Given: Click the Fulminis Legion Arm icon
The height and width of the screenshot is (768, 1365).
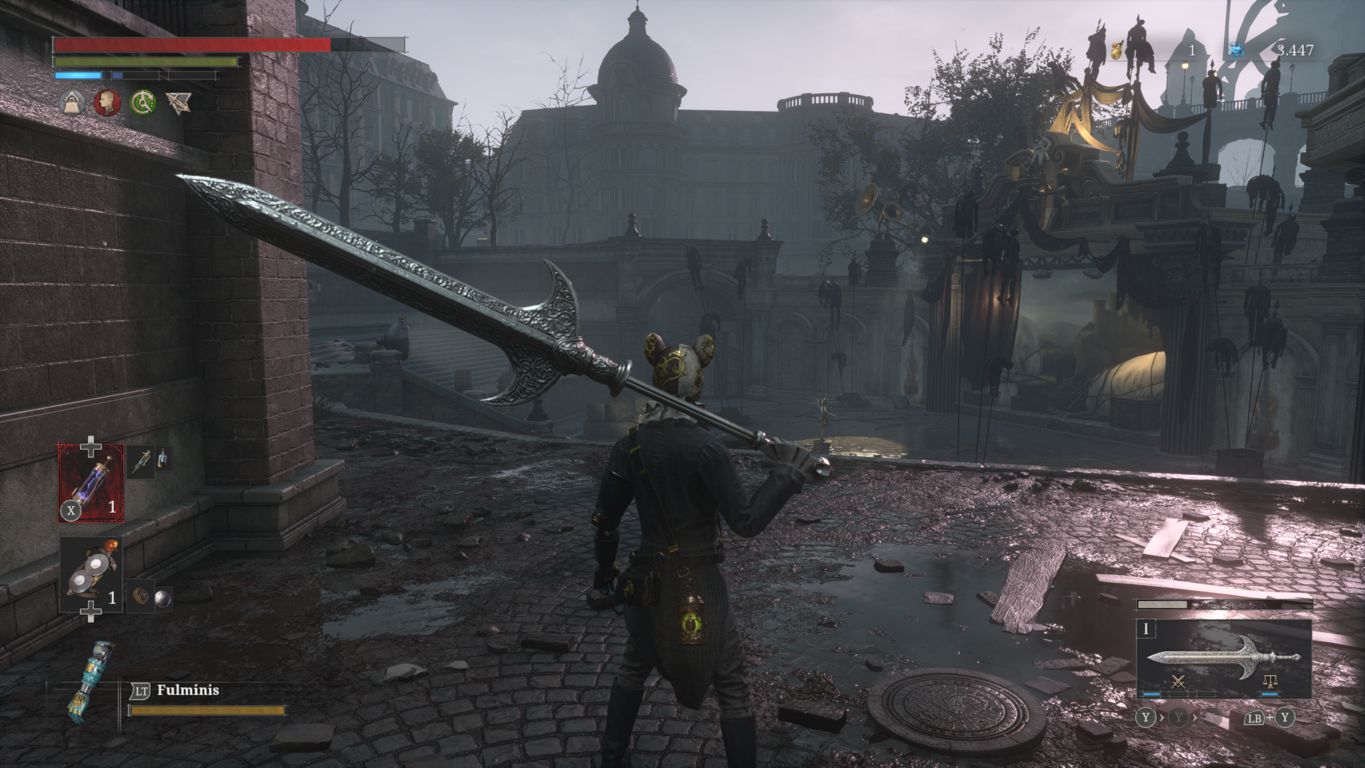Looking at the screenshot, I should coord(87,681).
